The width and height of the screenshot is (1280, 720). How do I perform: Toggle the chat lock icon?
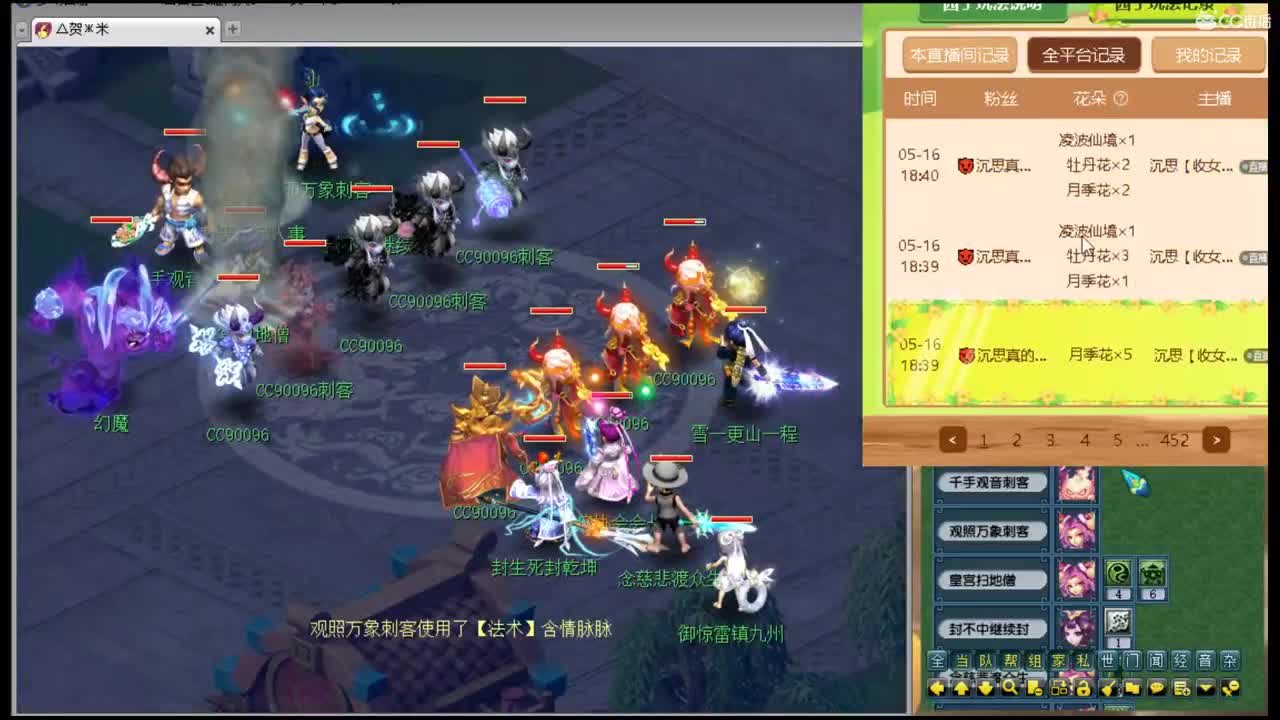(x=1083, y=688)
